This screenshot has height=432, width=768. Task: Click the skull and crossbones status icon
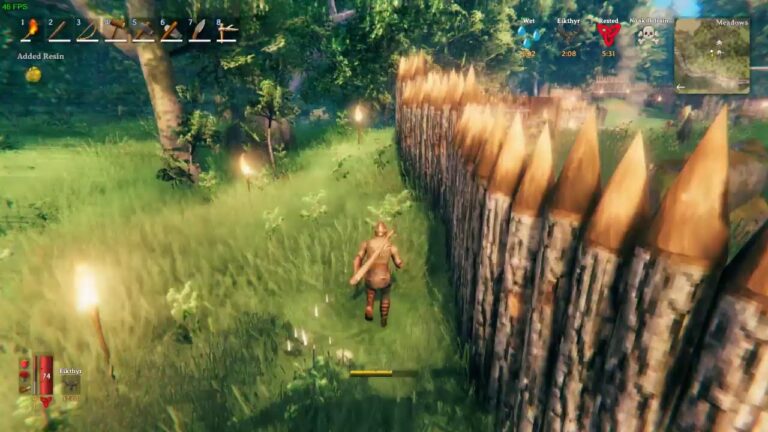pyautogui.click(x=648, y=37)
